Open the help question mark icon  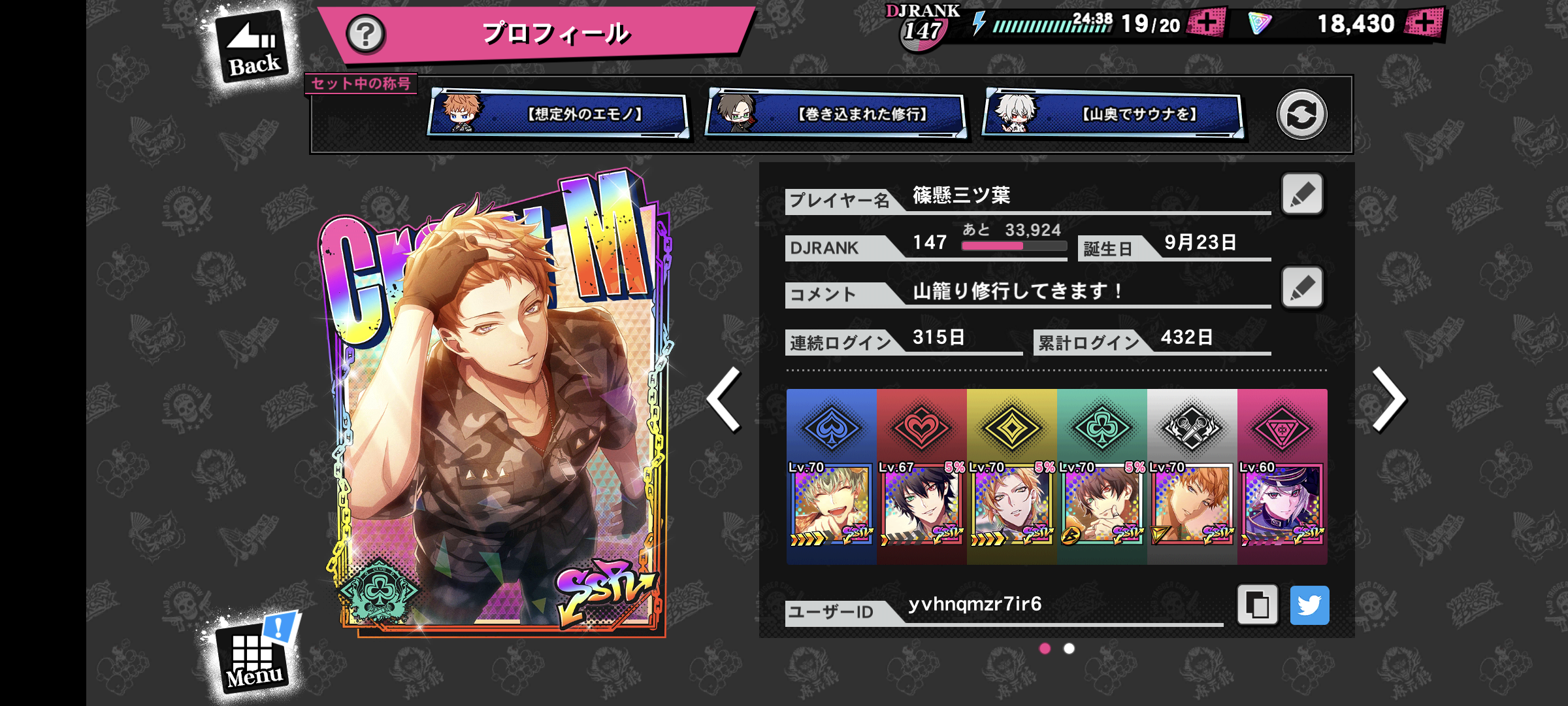point(365,34)
